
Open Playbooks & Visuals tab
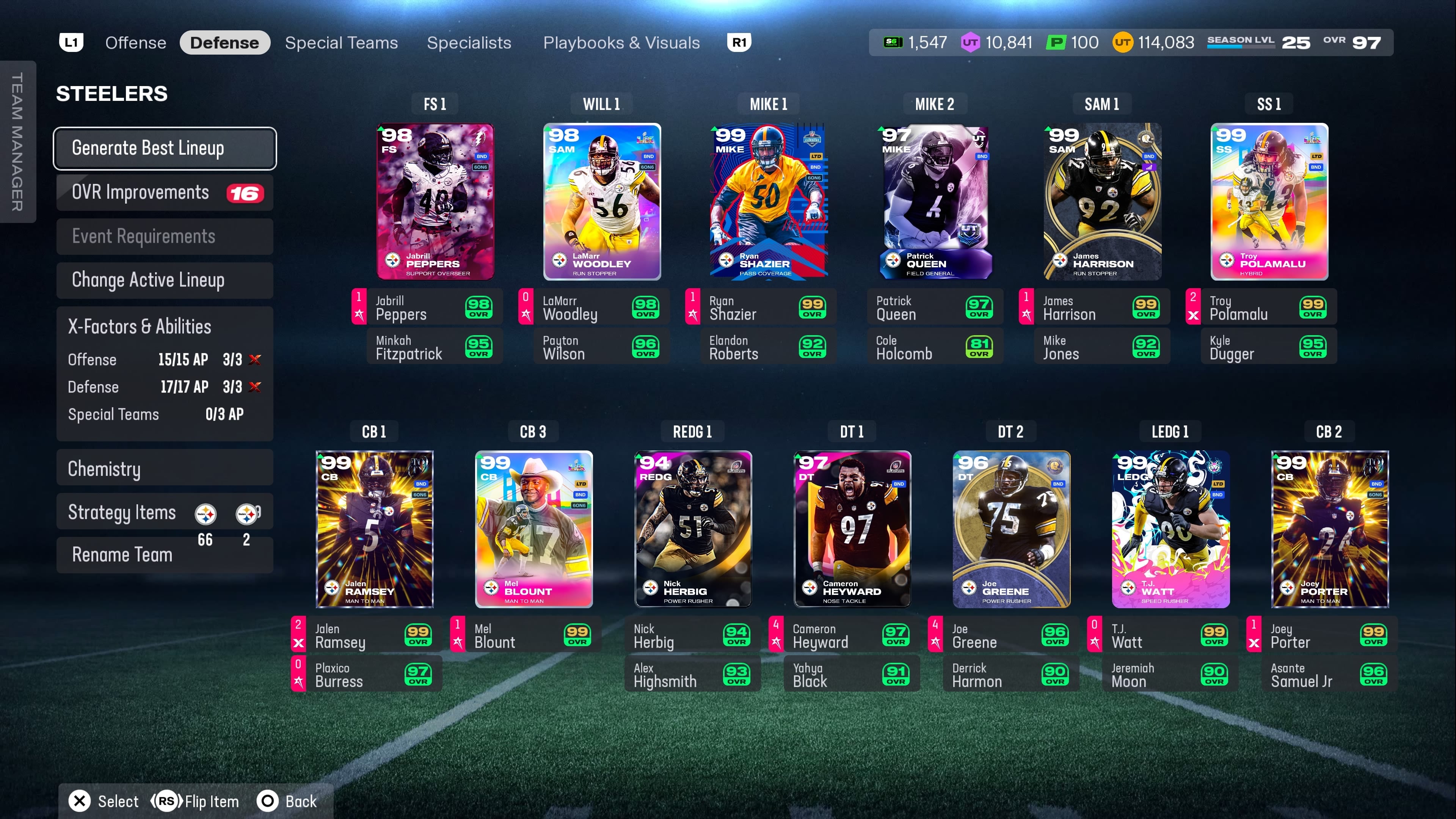(621, 43)
